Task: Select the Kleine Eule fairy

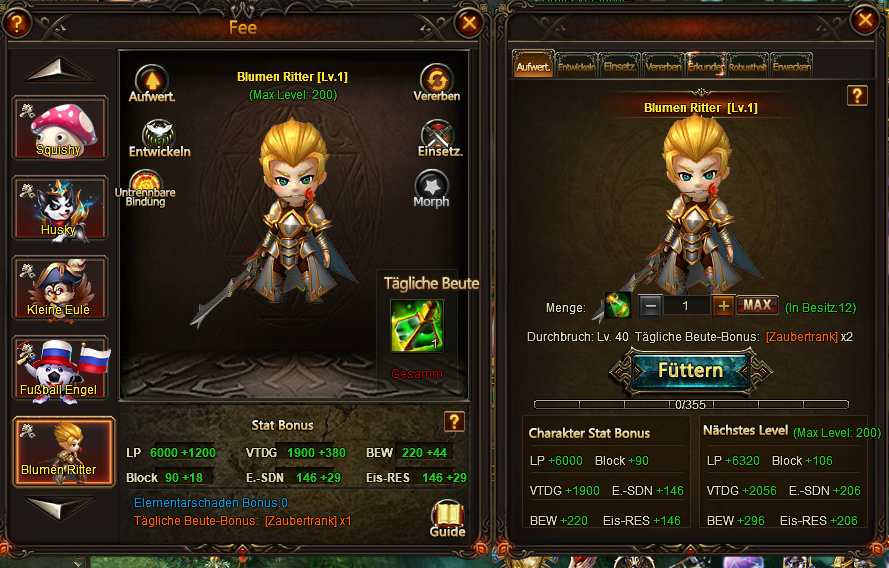Action: coord(60,288)
